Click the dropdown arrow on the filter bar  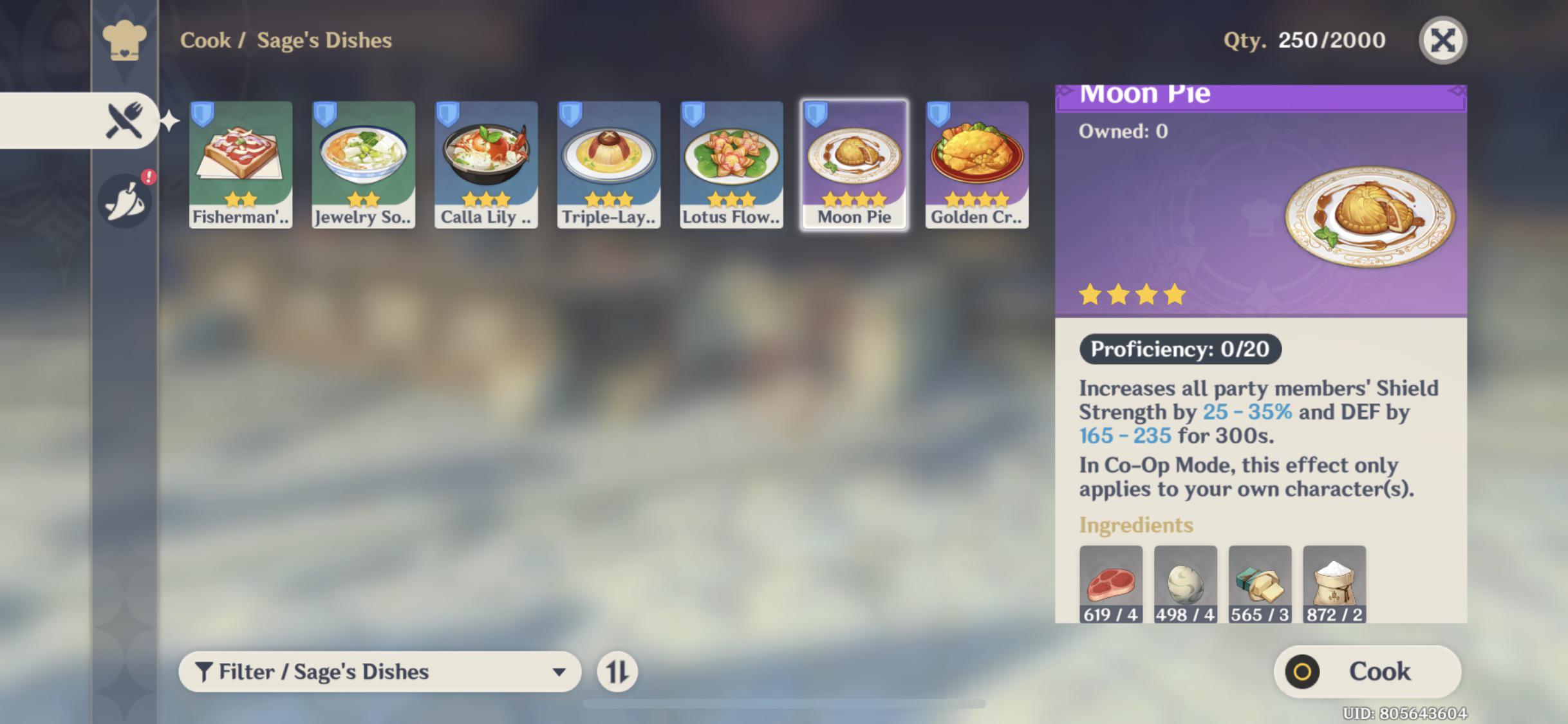click(x=559, y=671)
